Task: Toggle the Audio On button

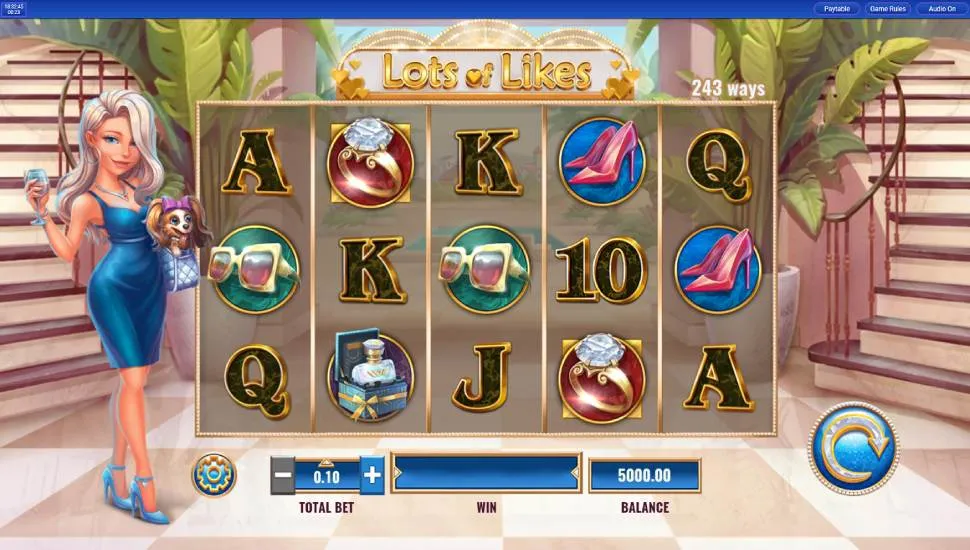Action: [941, 9]
